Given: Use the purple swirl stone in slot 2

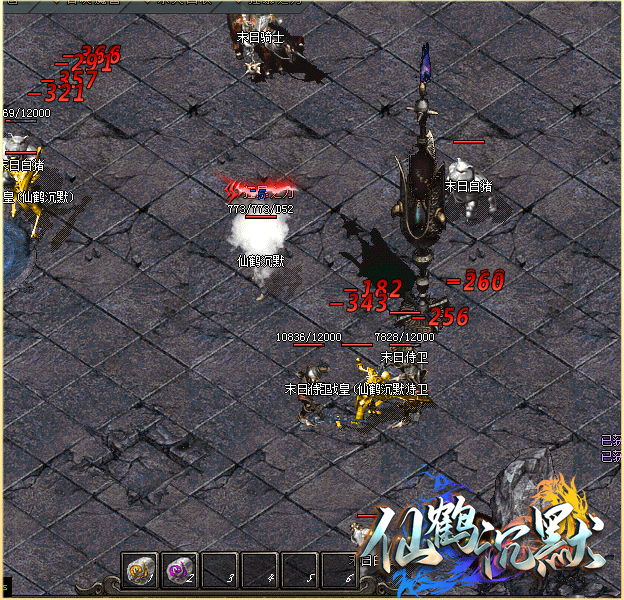Looking at the screenshot, I should [179, 570].
